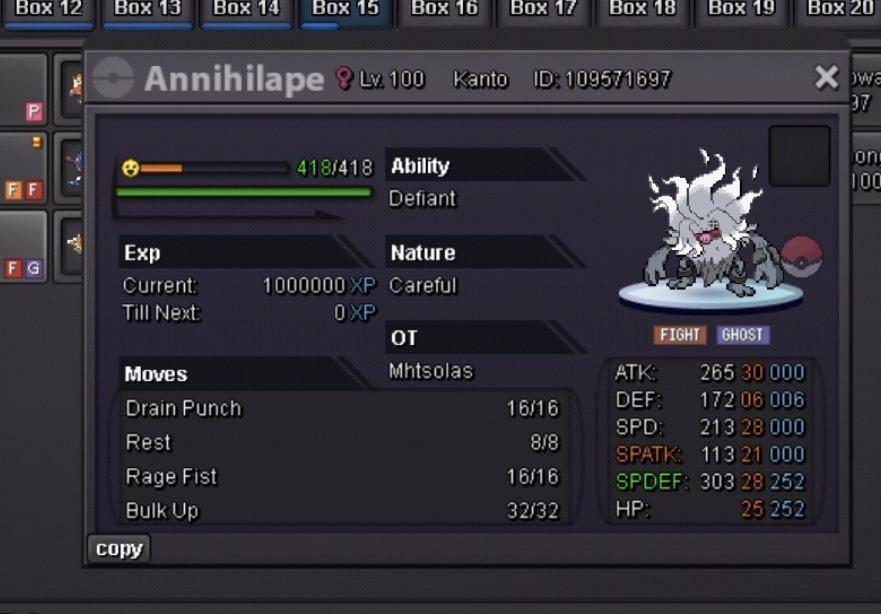Select Box 18 tab
The height and width of the screenshot is (614, 881).
tap(642, 10)
